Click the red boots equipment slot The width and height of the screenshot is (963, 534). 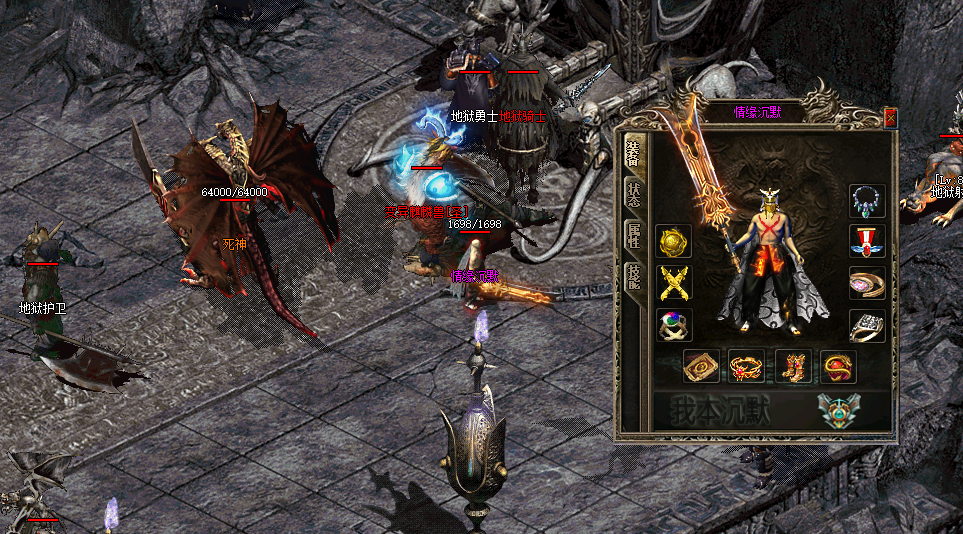(792, 367)
